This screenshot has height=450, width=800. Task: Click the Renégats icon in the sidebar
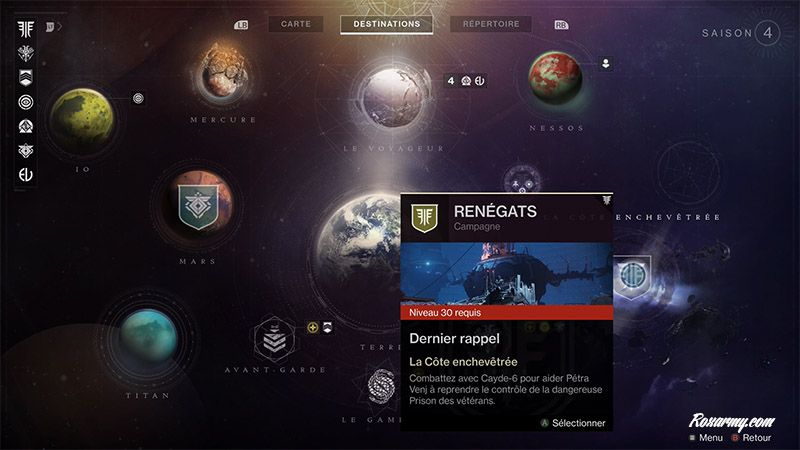[x=26, y=27]
